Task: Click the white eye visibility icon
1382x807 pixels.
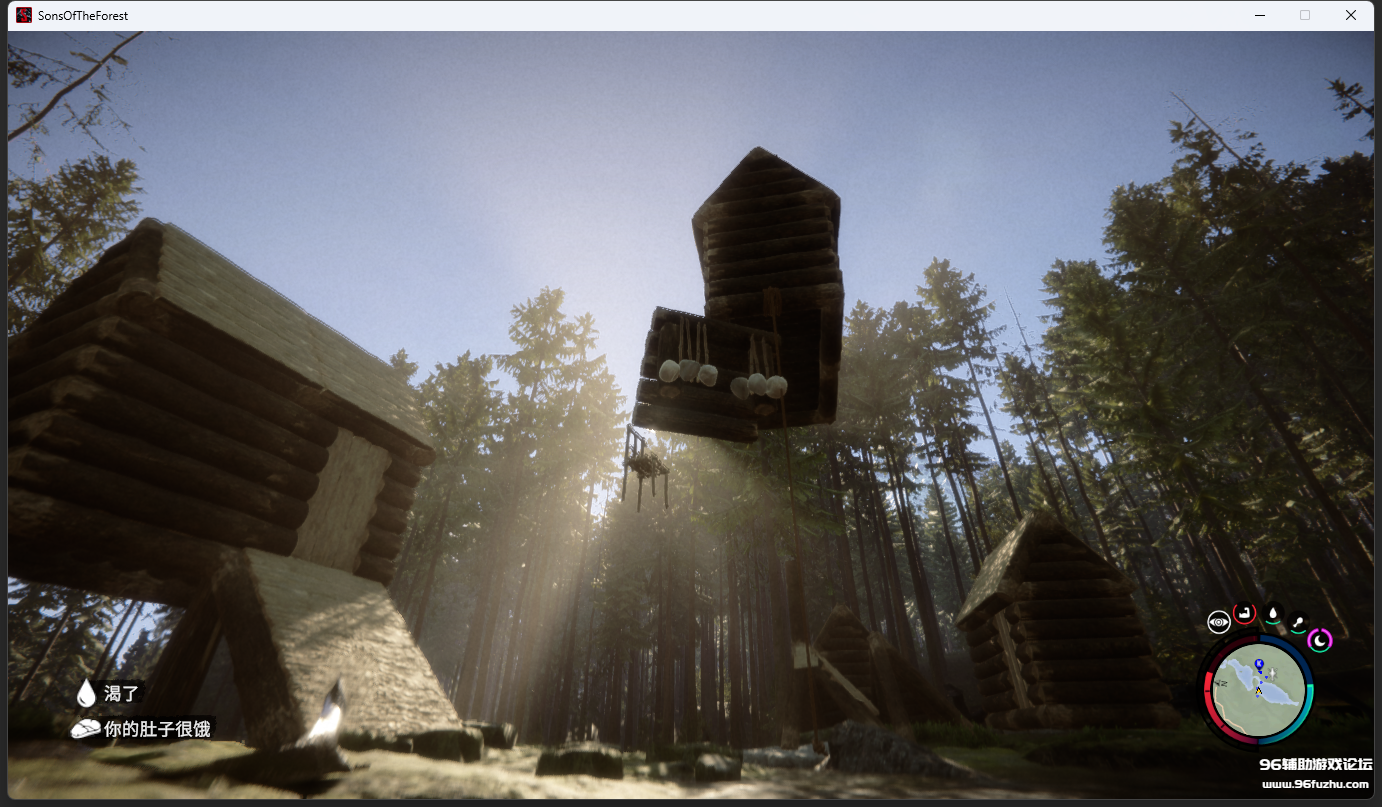Action: coord(1218,622)
